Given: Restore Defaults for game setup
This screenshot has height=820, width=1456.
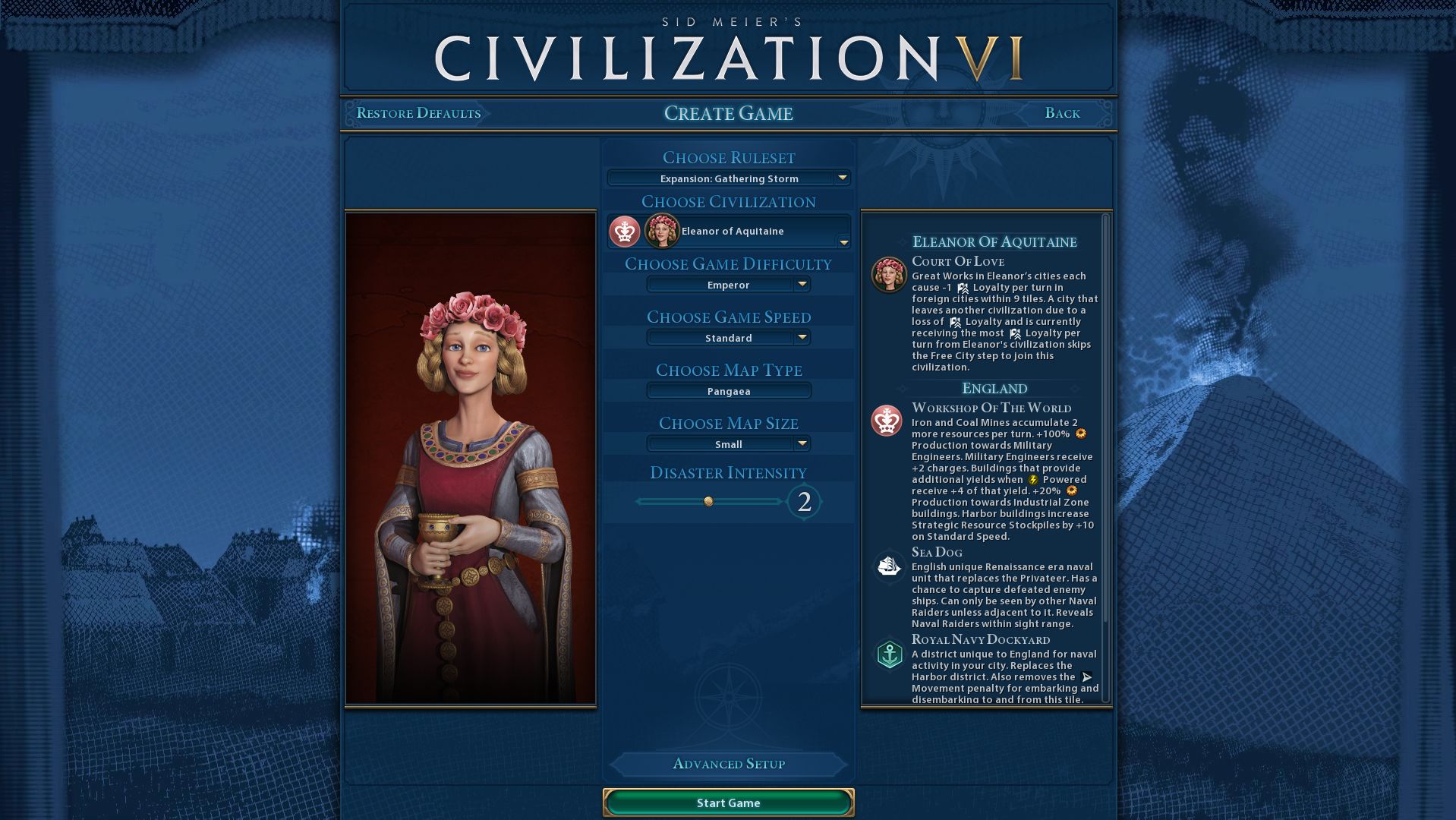Looking at the screenshot, I should 418,113.
